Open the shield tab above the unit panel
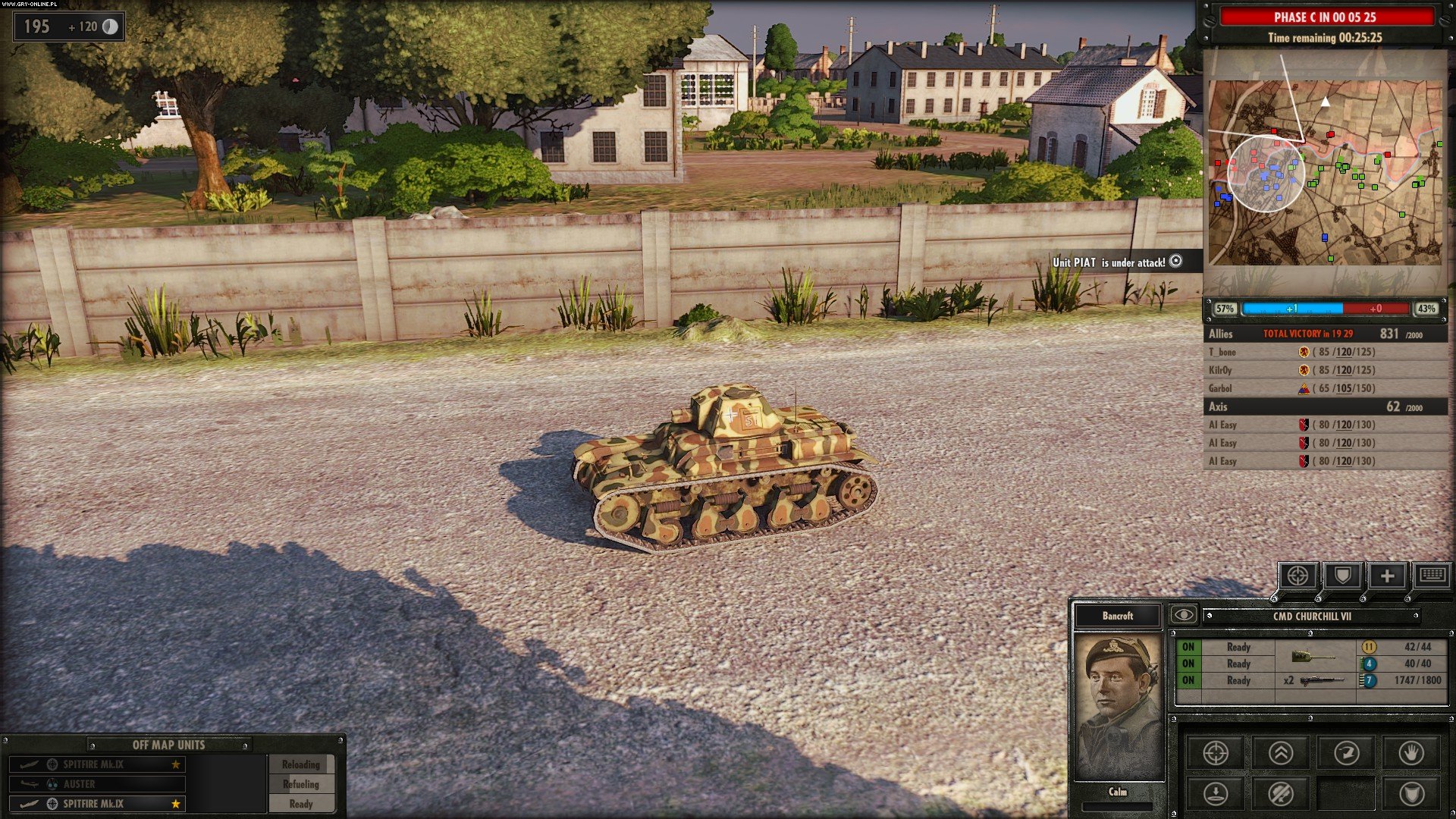Viewport: 1456px width, 819px height. click(1342, 576)
